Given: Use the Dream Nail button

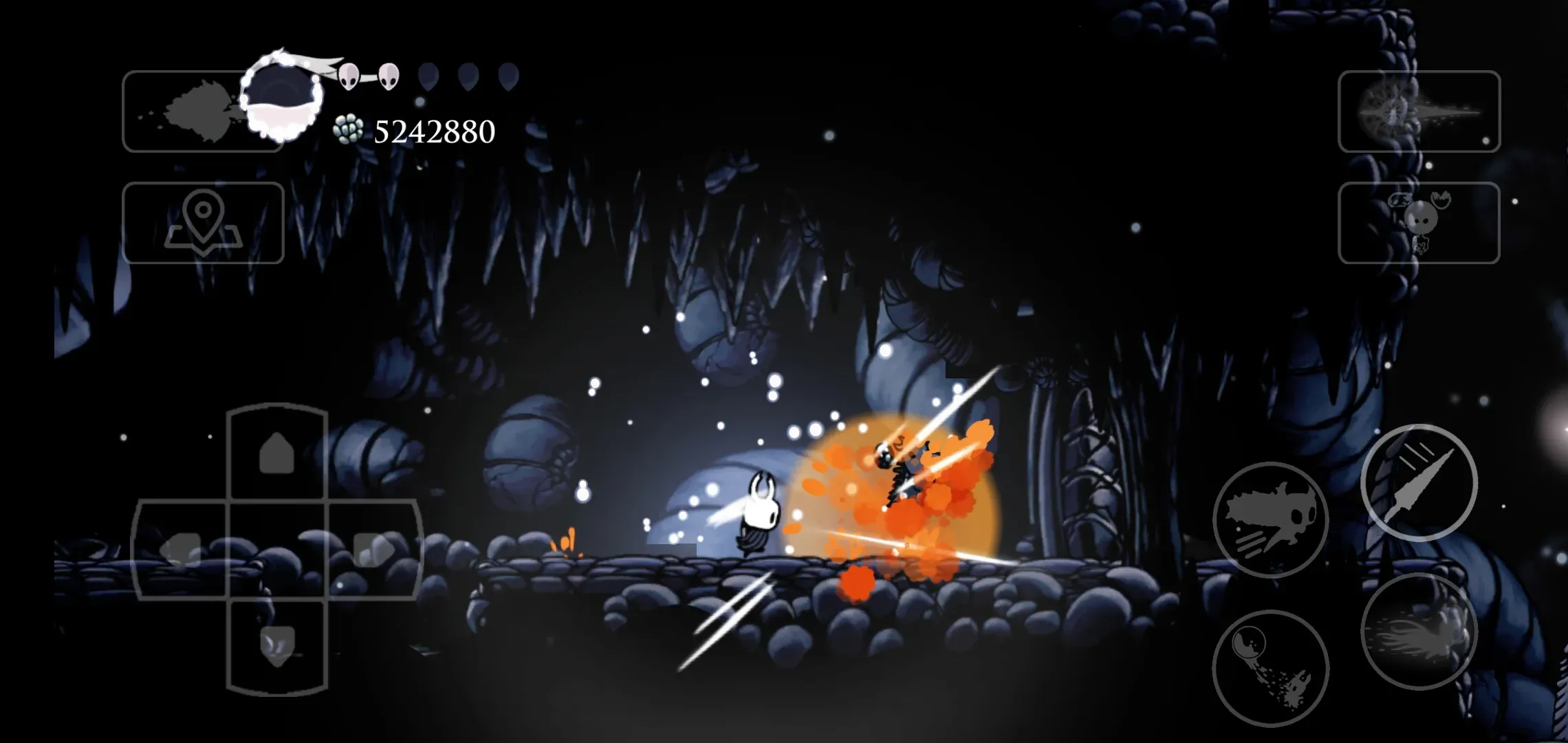Looking at the screenshot, I should pyautogui.click(x=1419, y=111).
